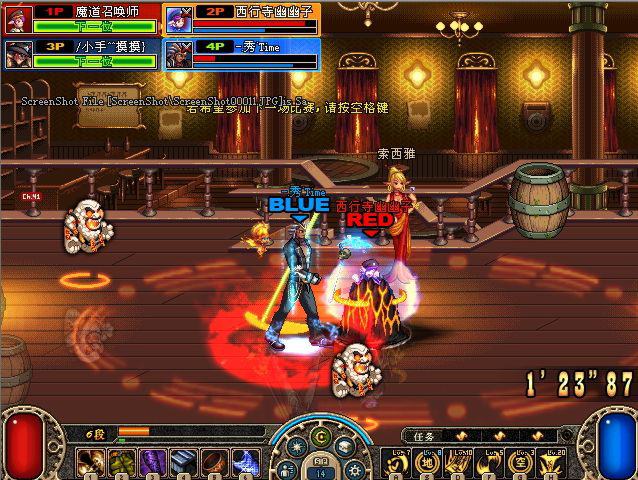Use the blue crystal item in slot 6
638x480 pixels.
(243, 462)
